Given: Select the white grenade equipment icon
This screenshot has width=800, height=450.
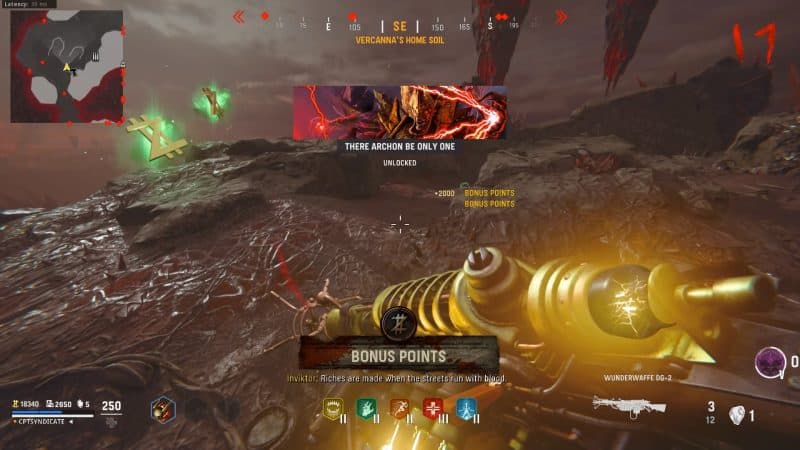Looking at the screenshot, I should coord(736,415).
